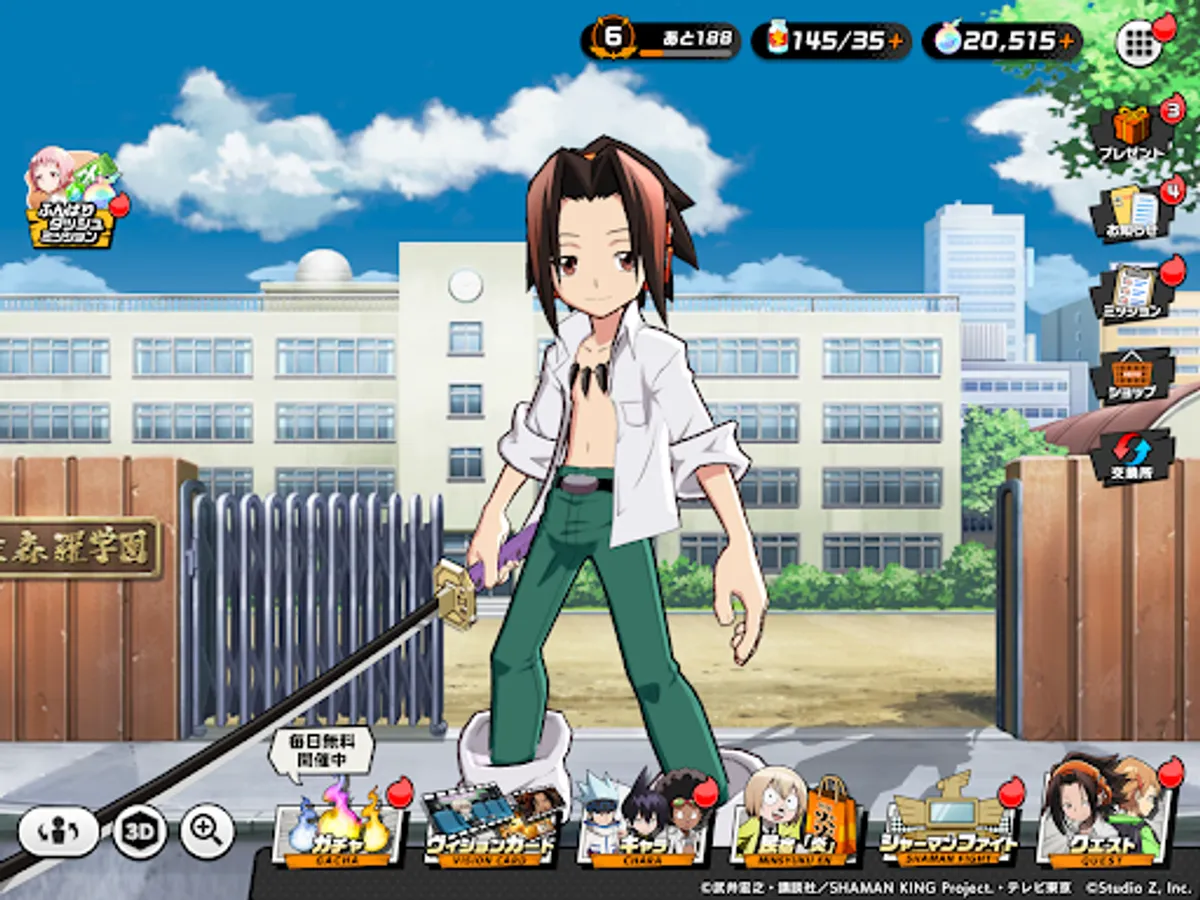The image size is (1200, 900).
Task: Toggle the 3D view button
Action: pos(139,831)
